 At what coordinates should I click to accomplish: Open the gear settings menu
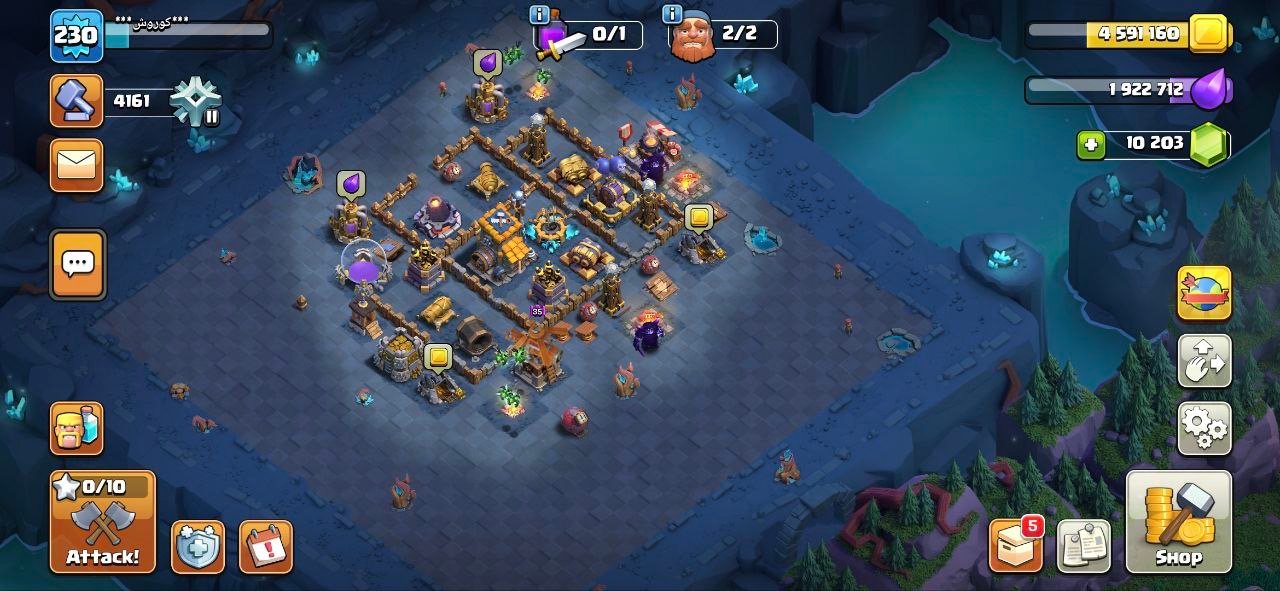pyautogui.click(x=1204, y=428)
